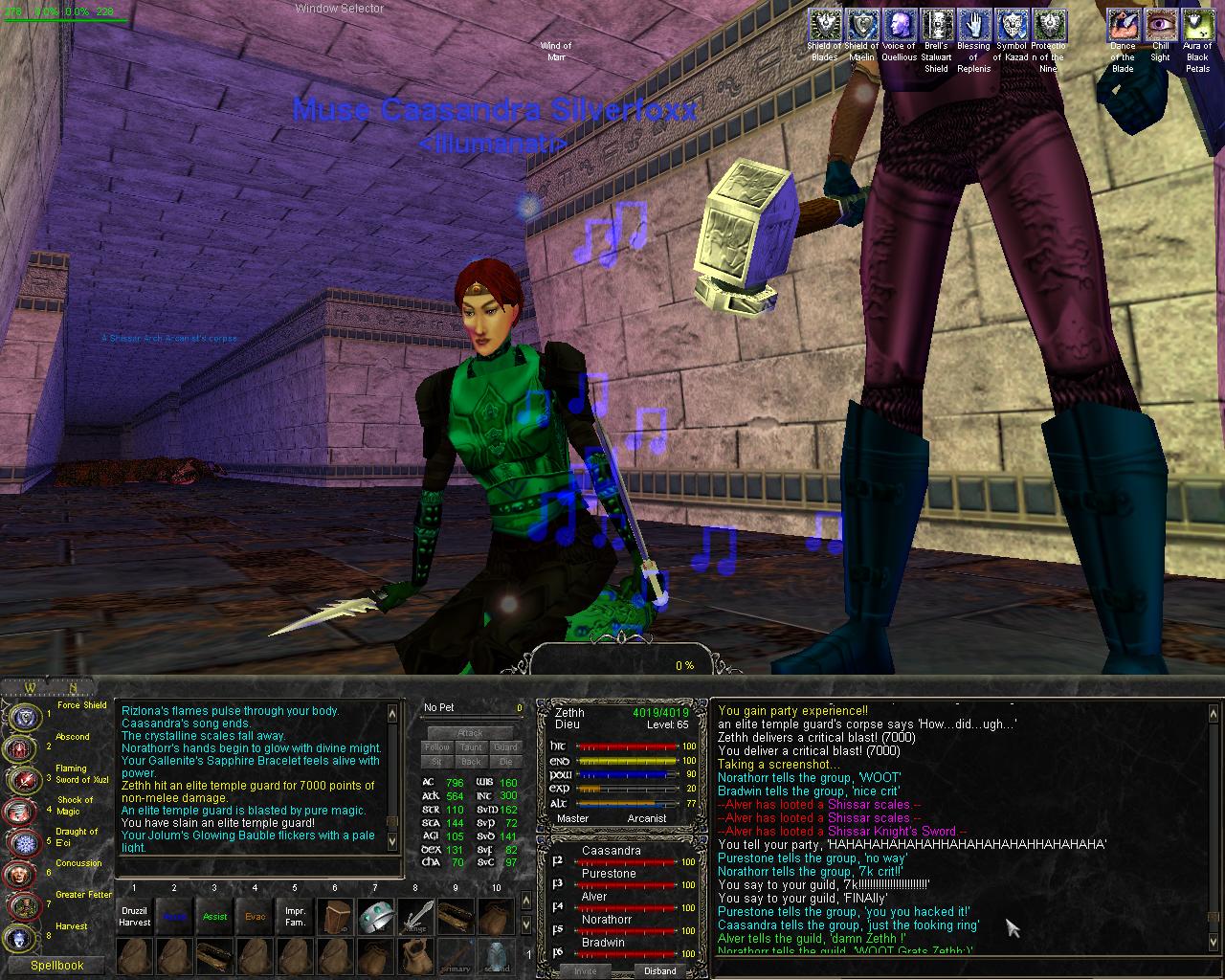Activate the Druzzil Harvest hotkey
Viewport: 1225px width, 980px height.
pos(134,917)
